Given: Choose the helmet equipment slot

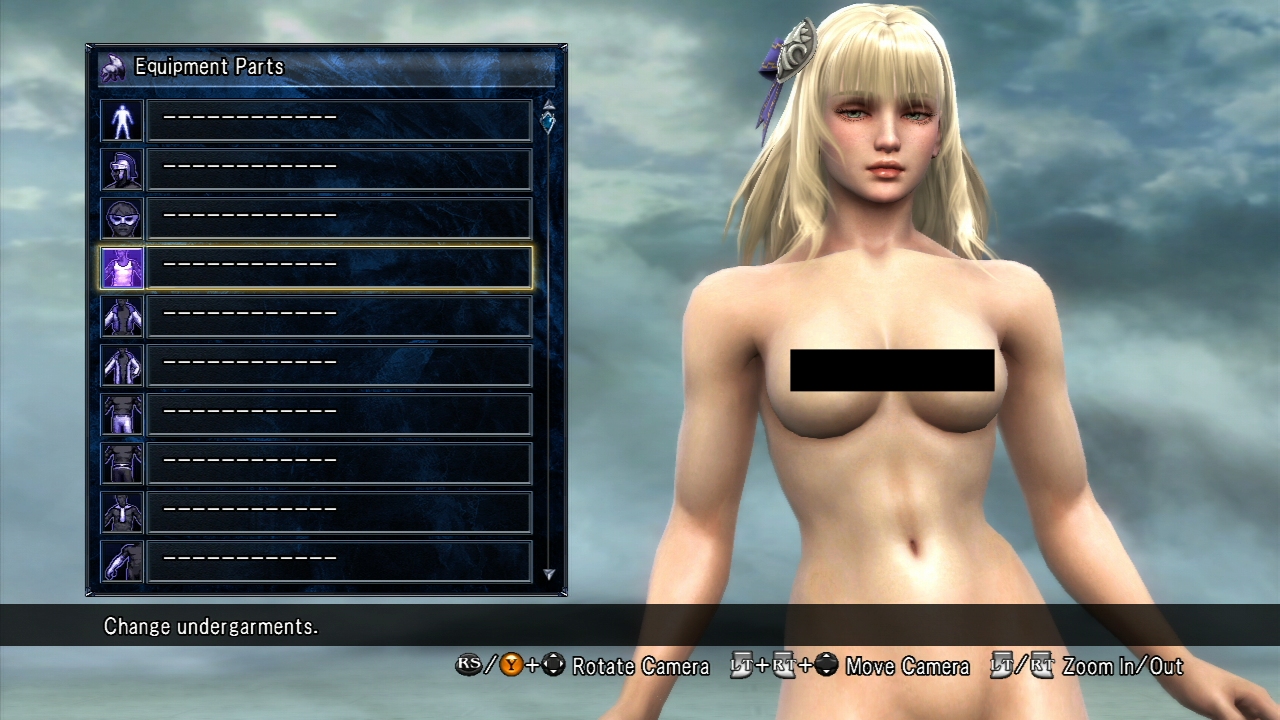Looking at the screenshot, I should click(x=339, y=169).
